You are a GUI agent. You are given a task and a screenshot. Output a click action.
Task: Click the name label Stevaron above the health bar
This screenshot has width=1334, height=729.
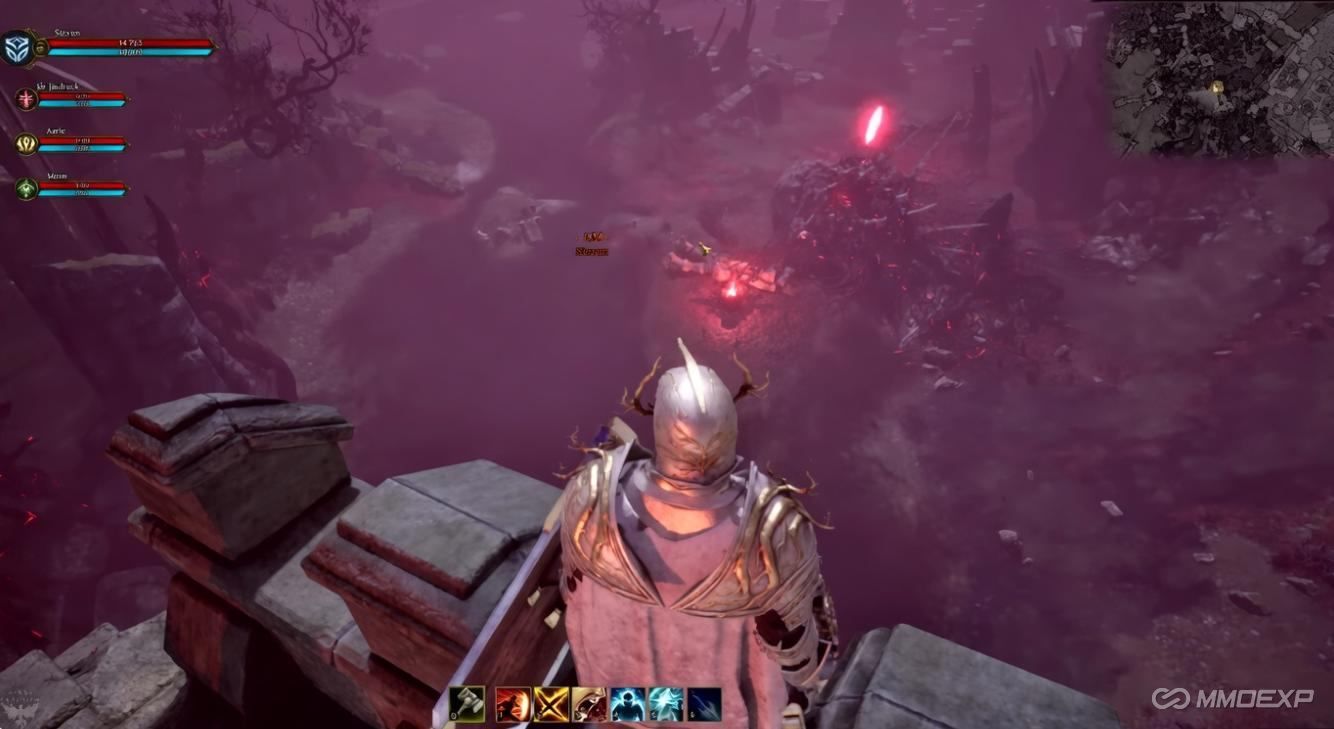click(x=66, y=32)
